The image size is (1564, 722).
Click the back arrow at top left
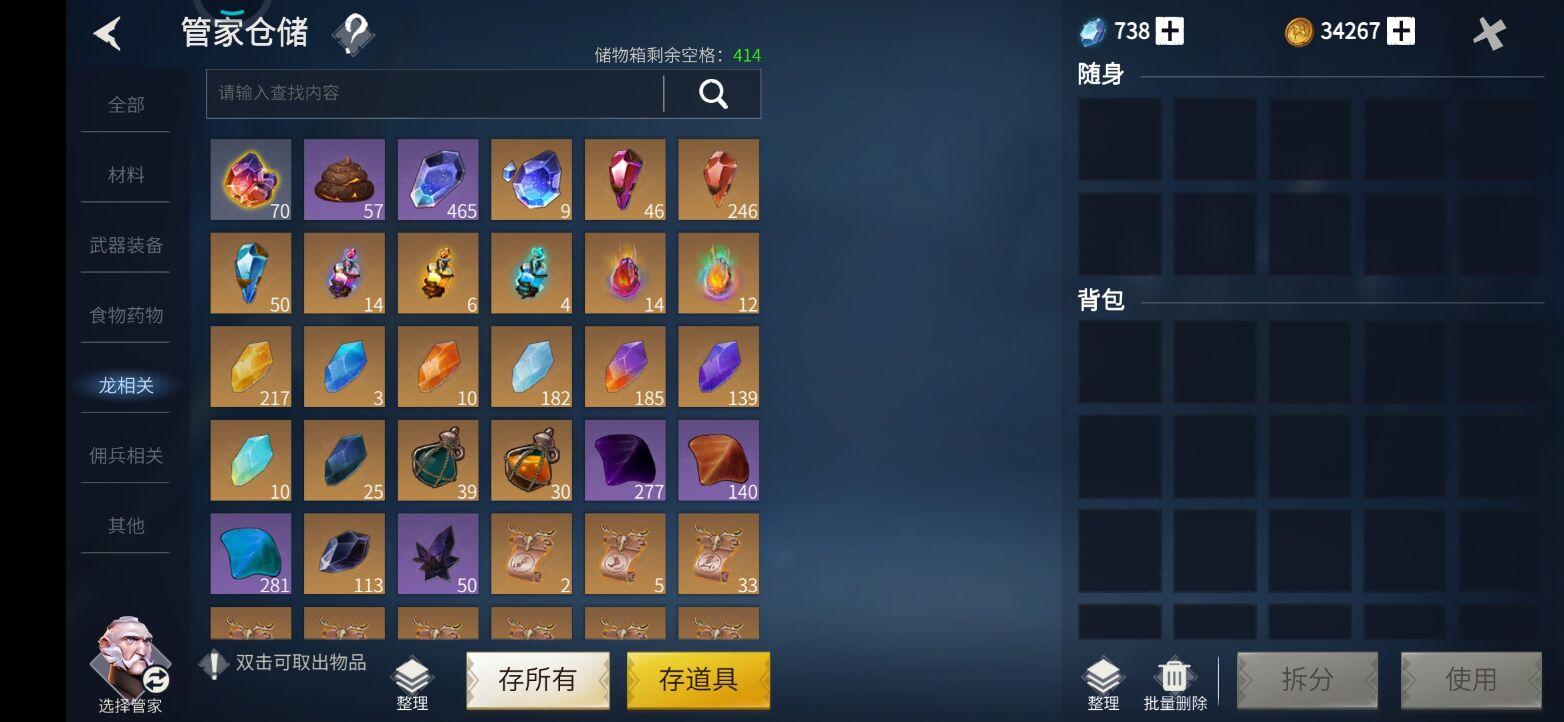click(x=108, y=33)
